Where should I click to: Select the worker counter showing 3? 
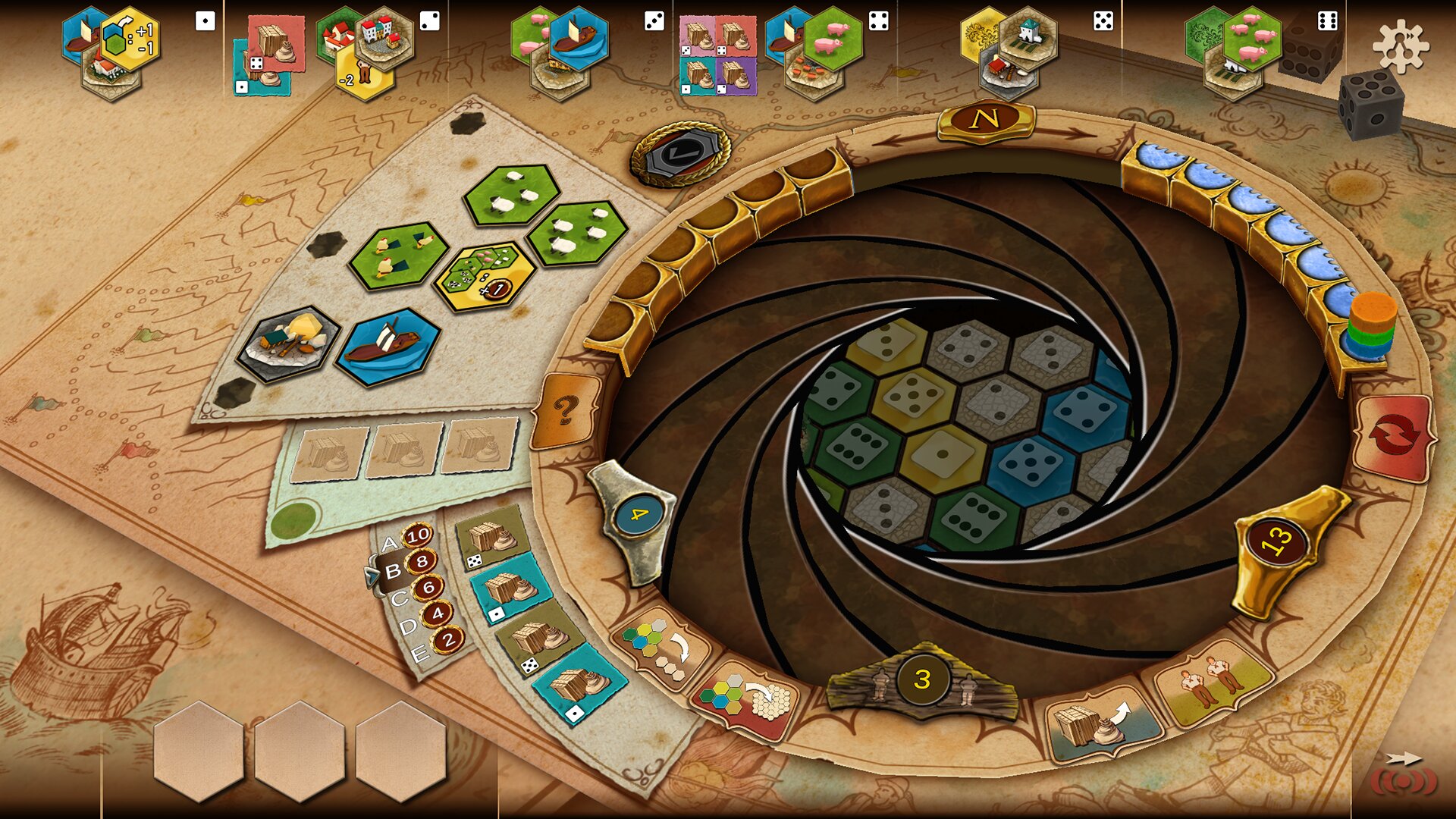click(921, 679)
